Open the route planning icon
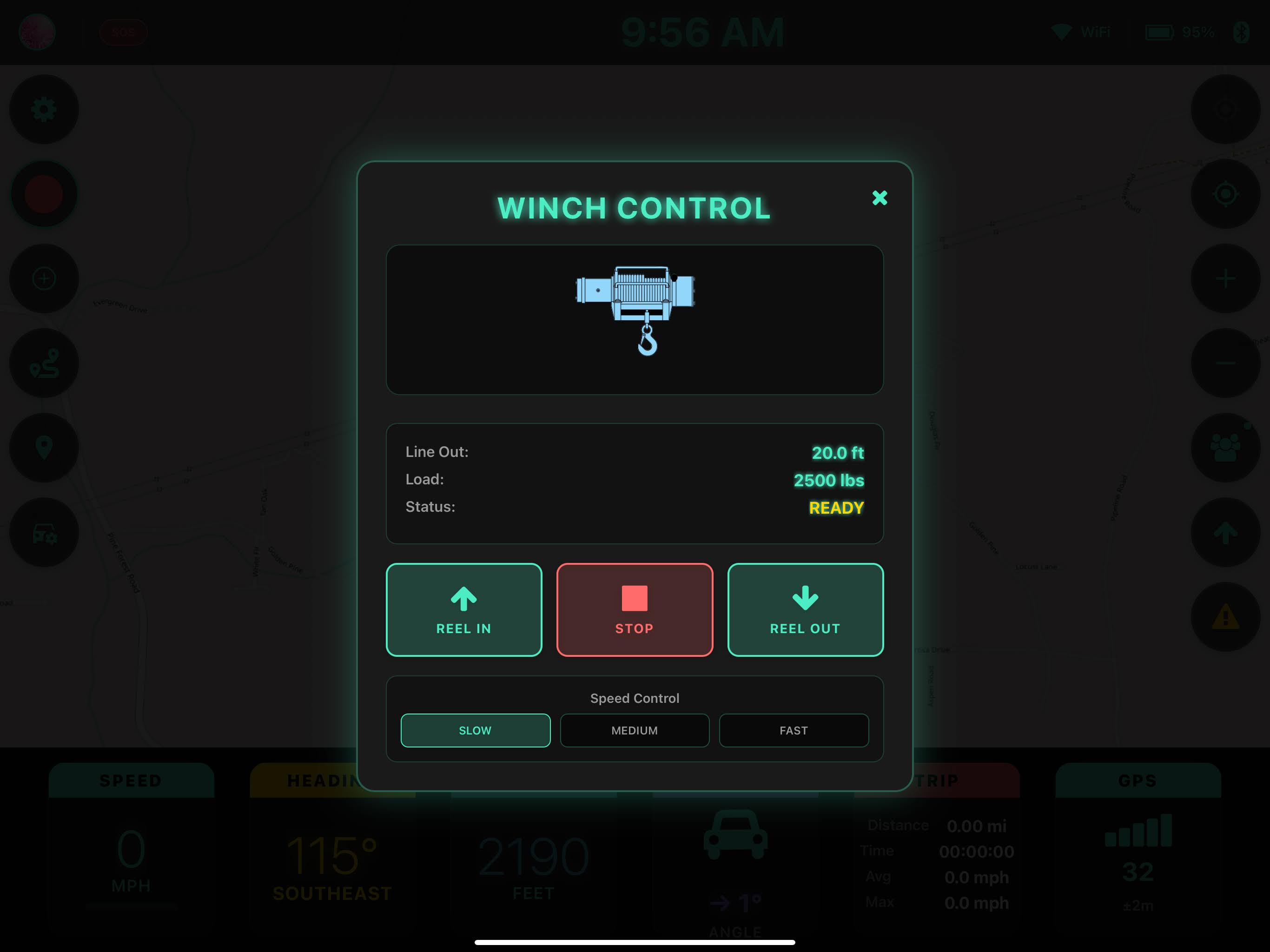1270x952 pixels. [44, 364]
